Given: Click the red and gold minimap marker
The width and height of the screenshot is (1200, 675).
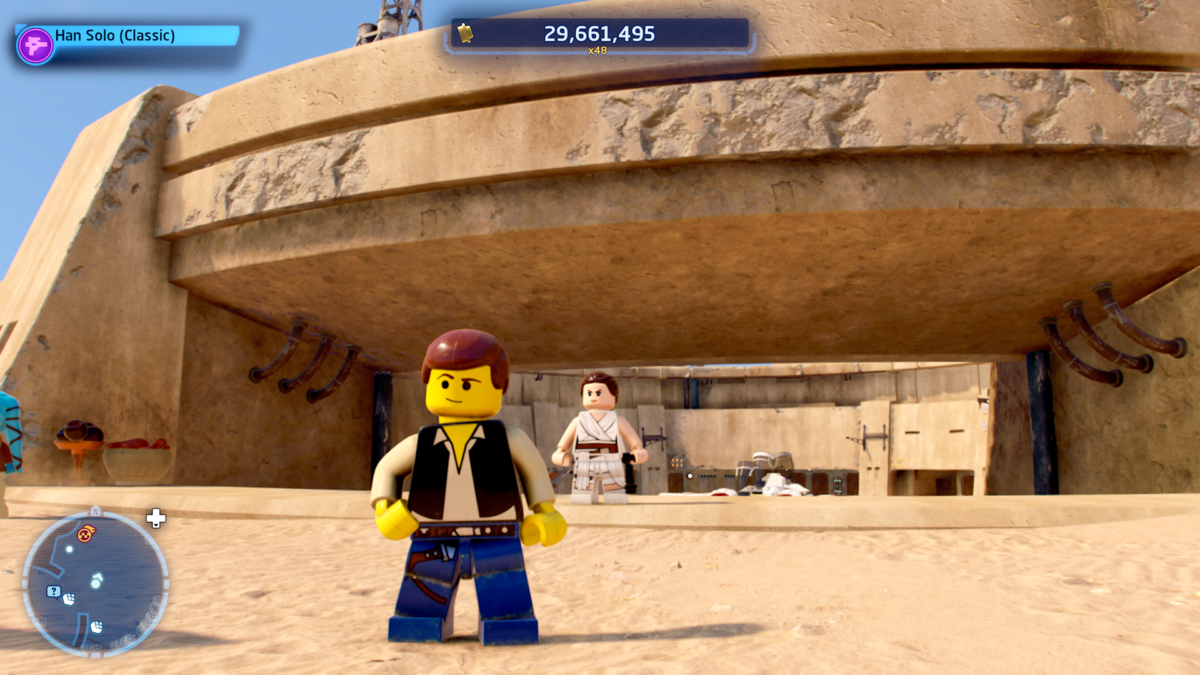Looking at the screenshot, I should (x=86, y=533).
